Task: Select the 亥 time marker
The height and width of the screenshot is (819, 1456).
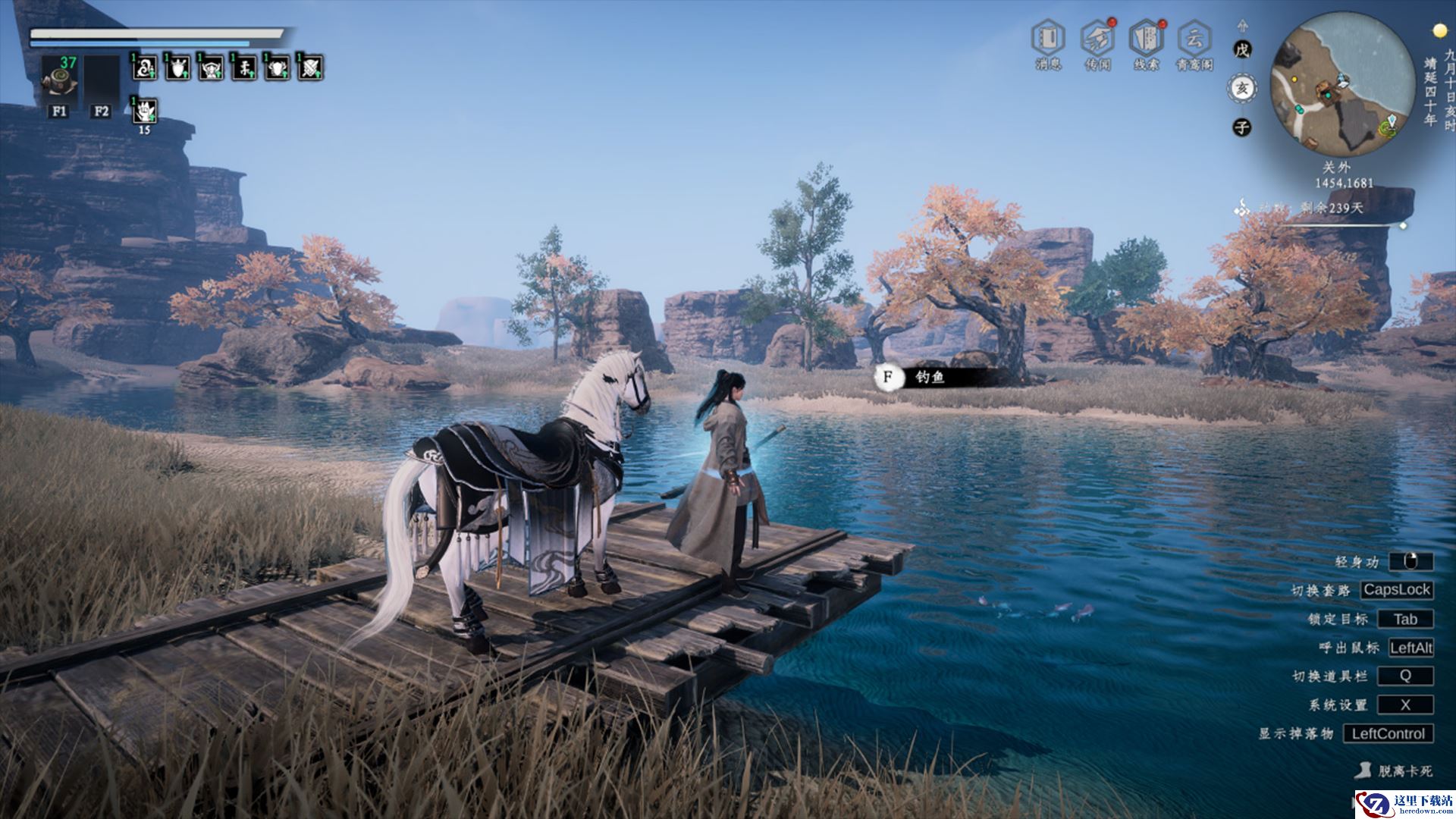Action: click(x=1241, y=89)
